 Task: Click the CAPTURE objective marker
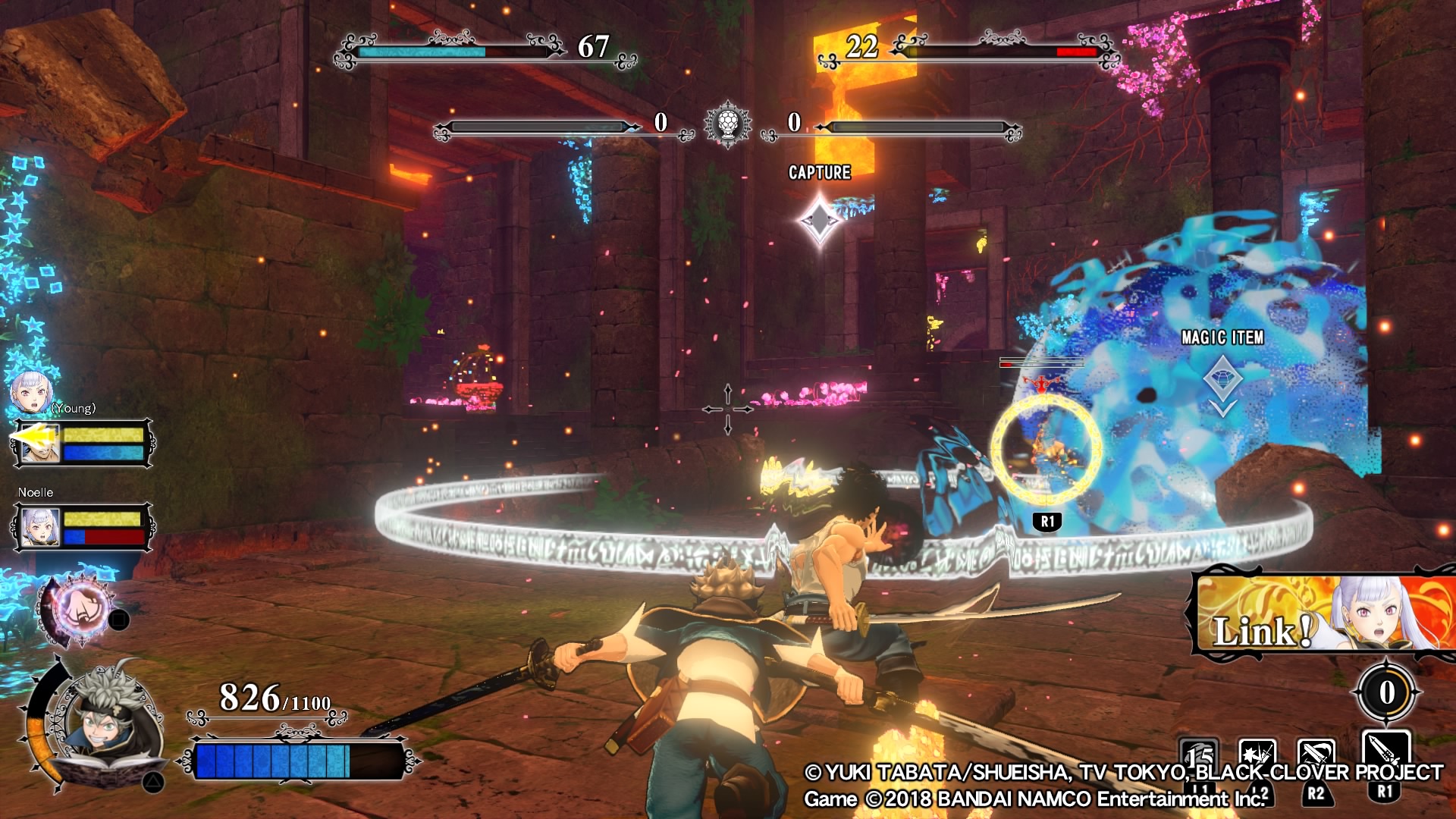(x=820, y=219)
